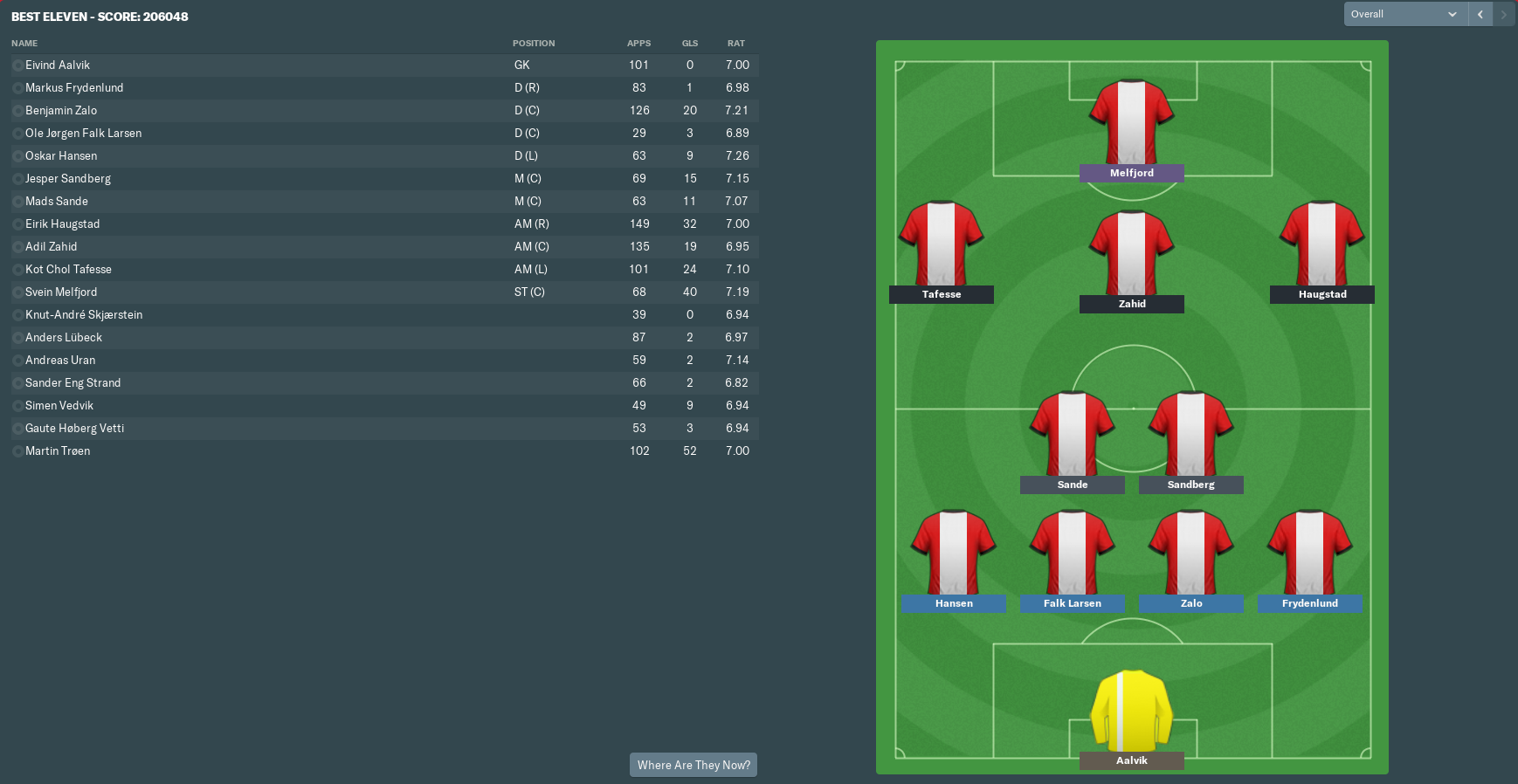Select Eirik Haugstad's row
The width and height of the screenshot is (1518, 784).
[x=63, y=224]
